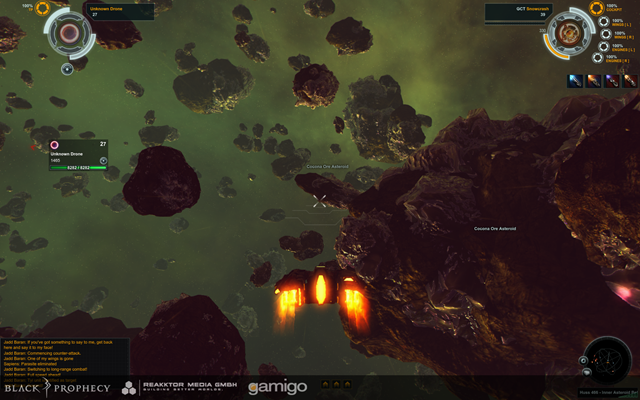Click the GCT Snowcrash name panel
640x400 pixels.
517,11
